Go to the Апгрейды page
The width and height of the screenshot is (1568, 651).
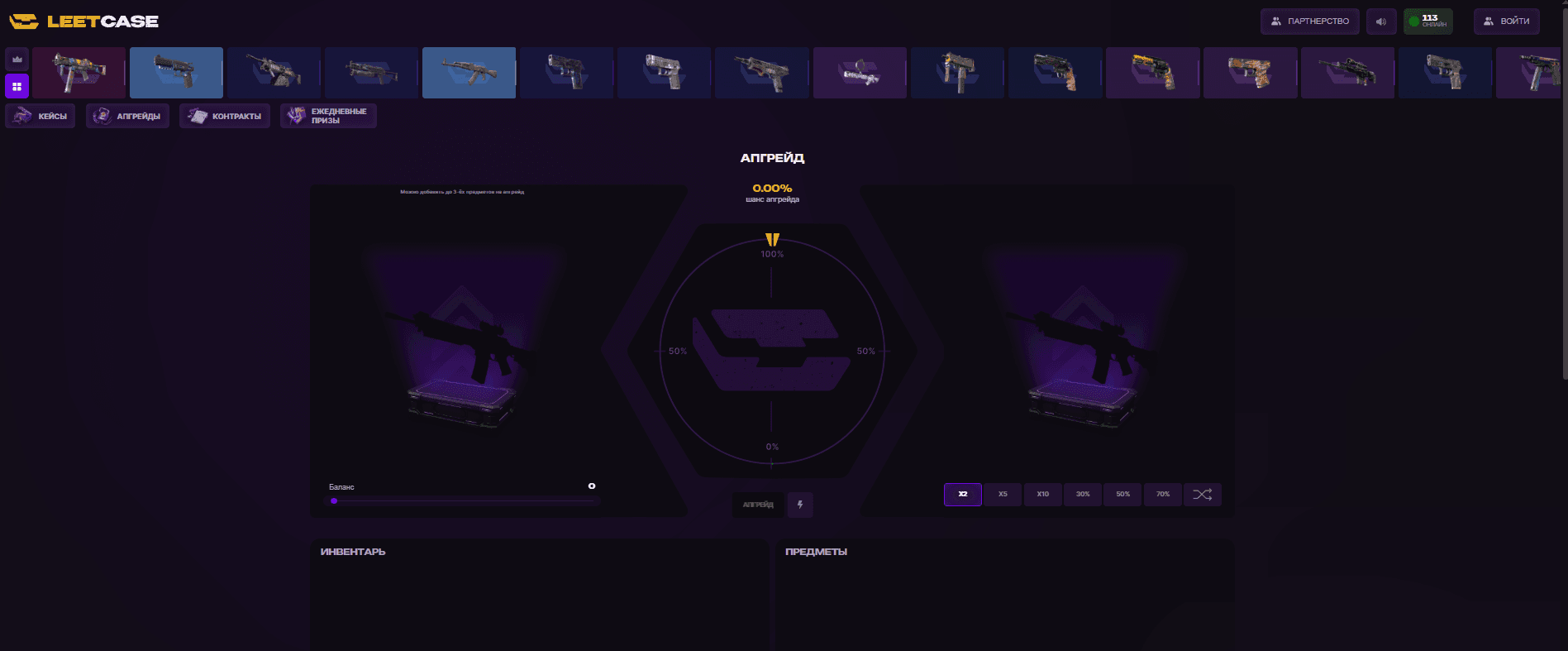coord(128,116)
